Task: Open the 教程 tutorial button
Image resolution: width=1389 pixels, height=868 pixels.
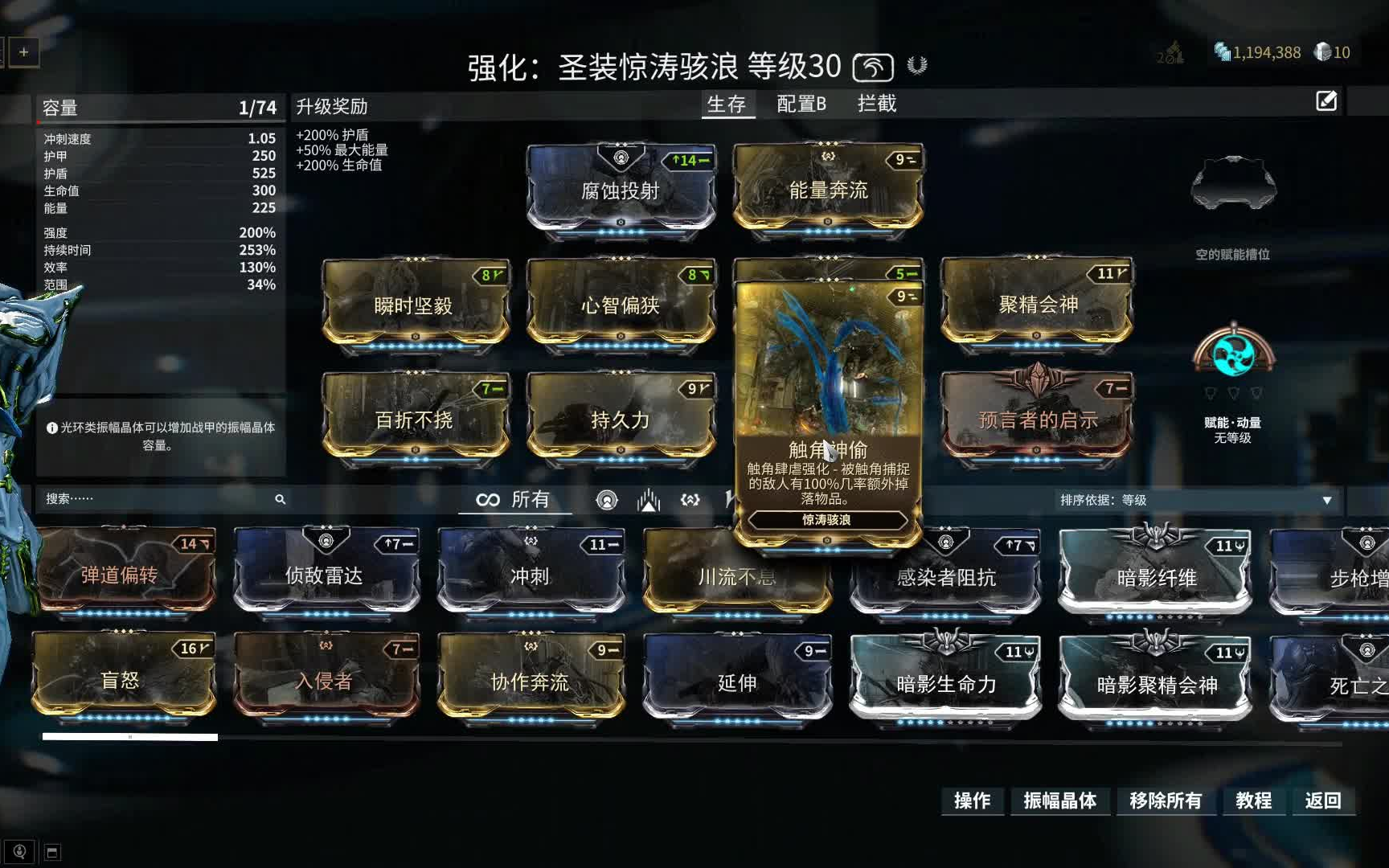Action: [1254, 801]
